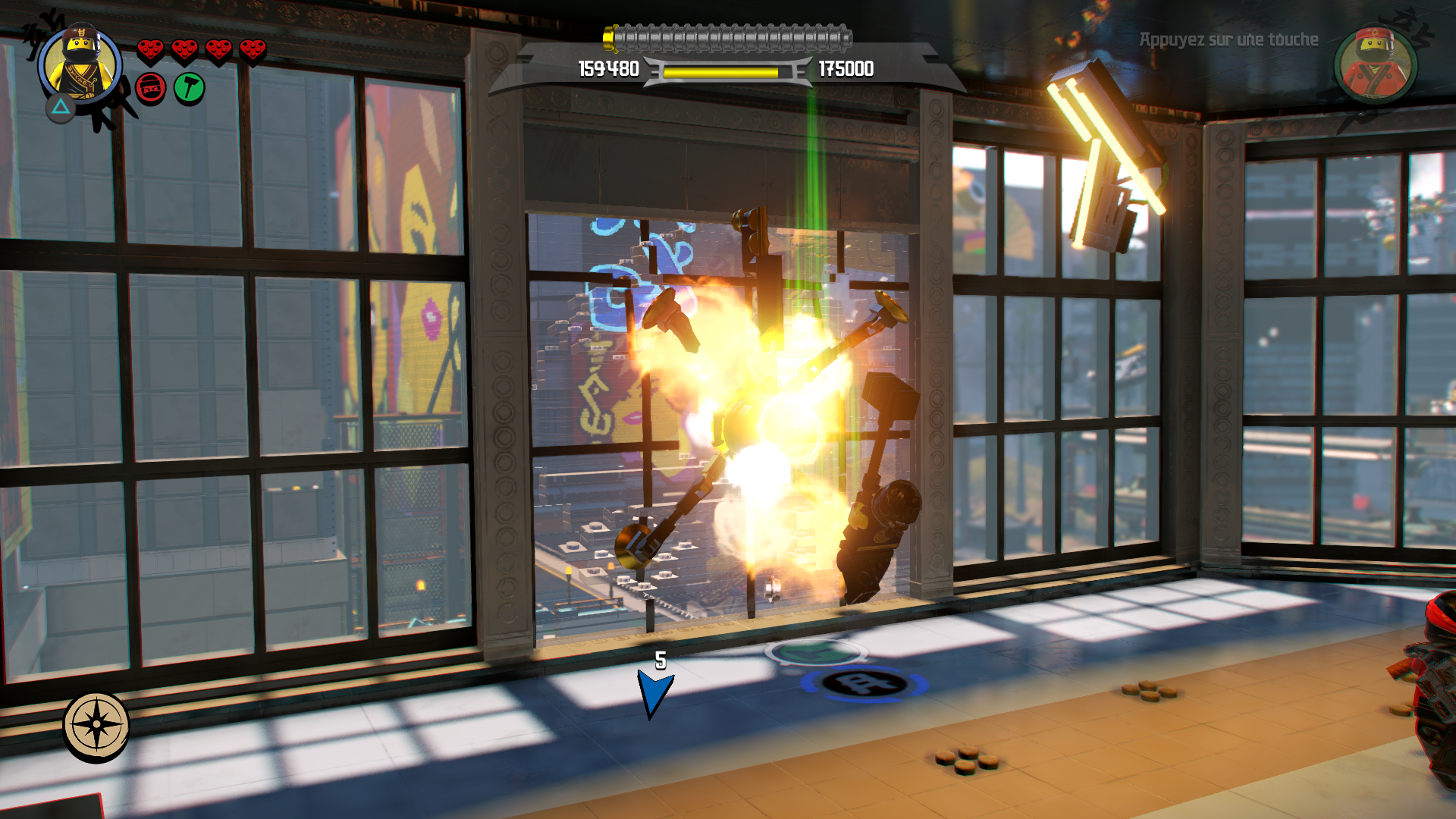The image size is (1456, 819).
Task: Activate the green hammer ability icon
Action: (189, 89)
